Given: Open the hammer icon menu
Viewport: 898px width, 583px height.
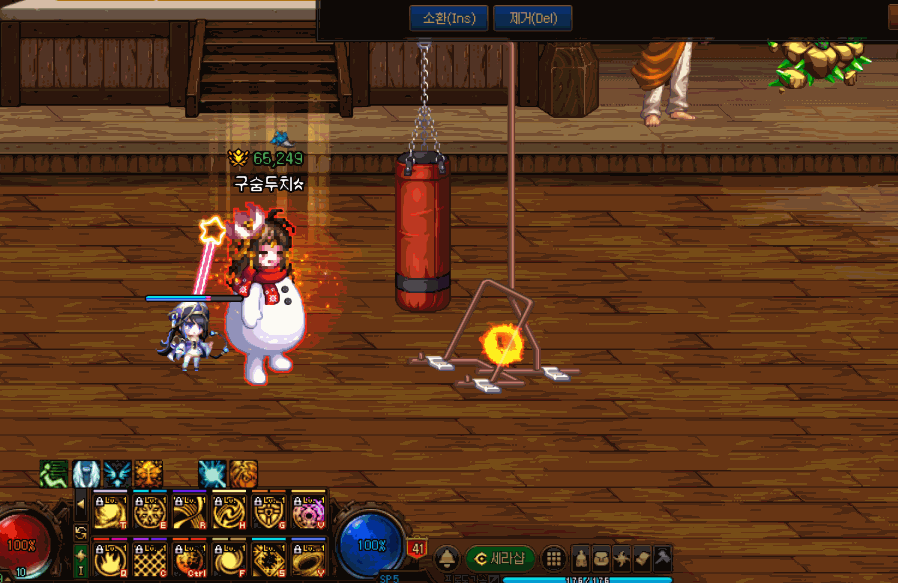Looking at the screenshot, I should pos(662,558).
